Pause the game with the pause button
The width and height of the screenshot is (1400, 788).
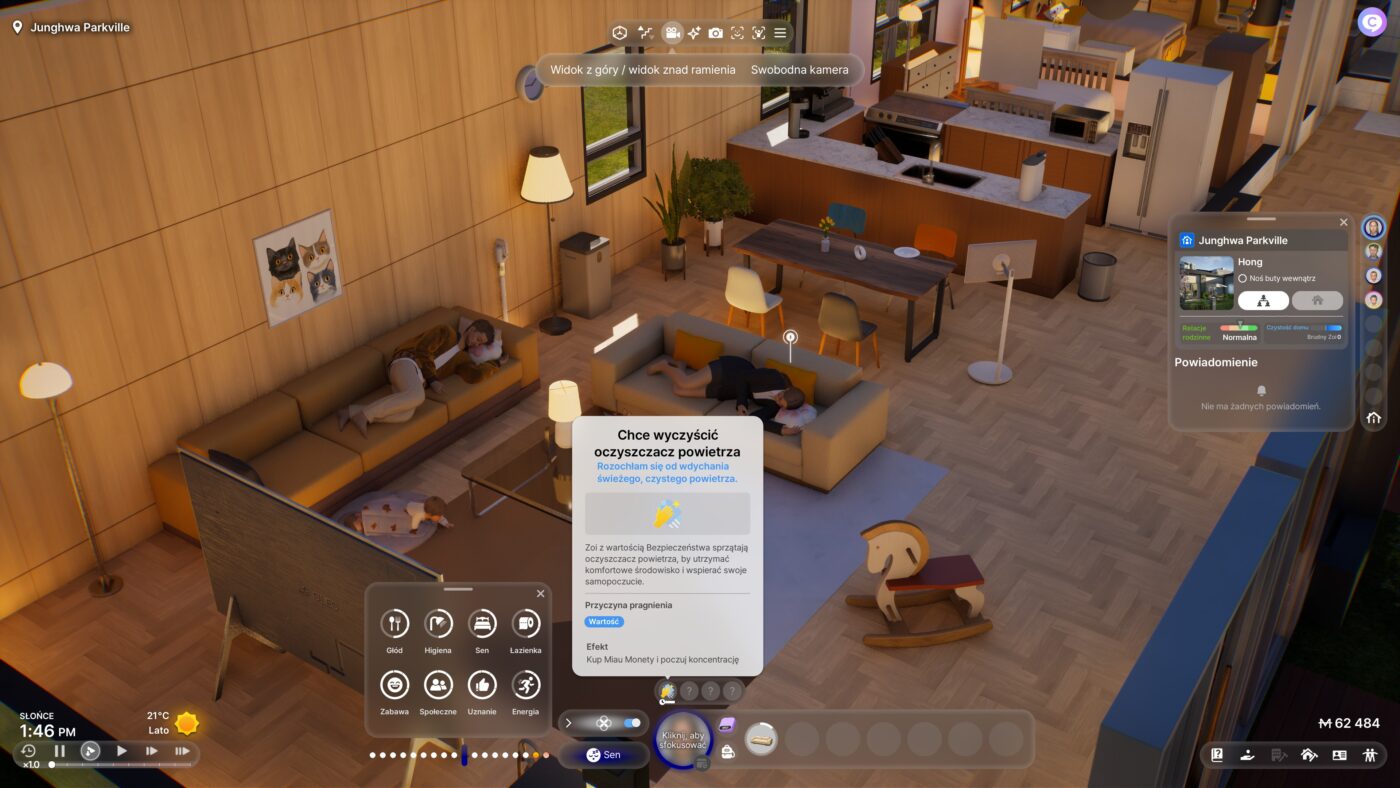pyautogui.click(x=59, y=751)
